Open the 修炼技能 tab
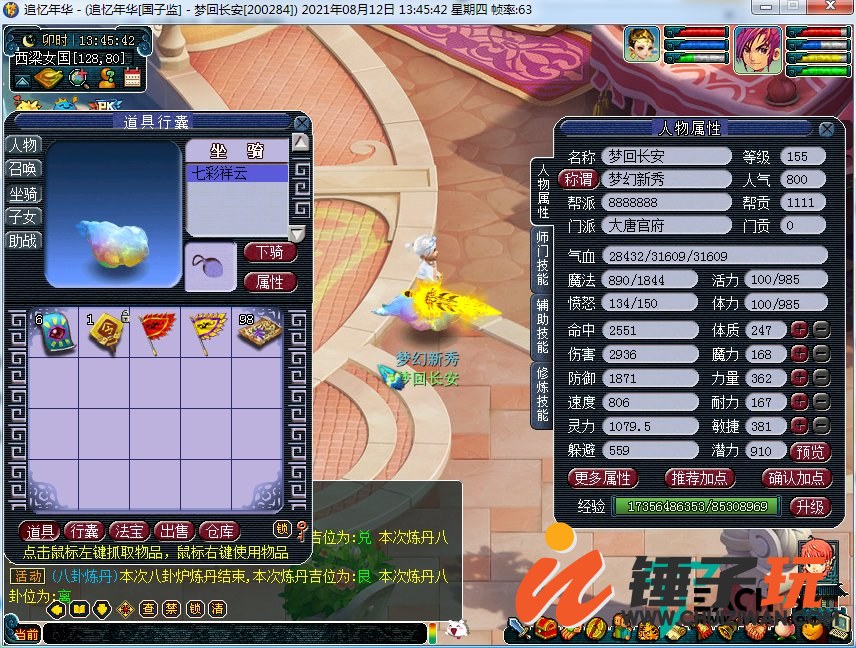 (540, 394)
